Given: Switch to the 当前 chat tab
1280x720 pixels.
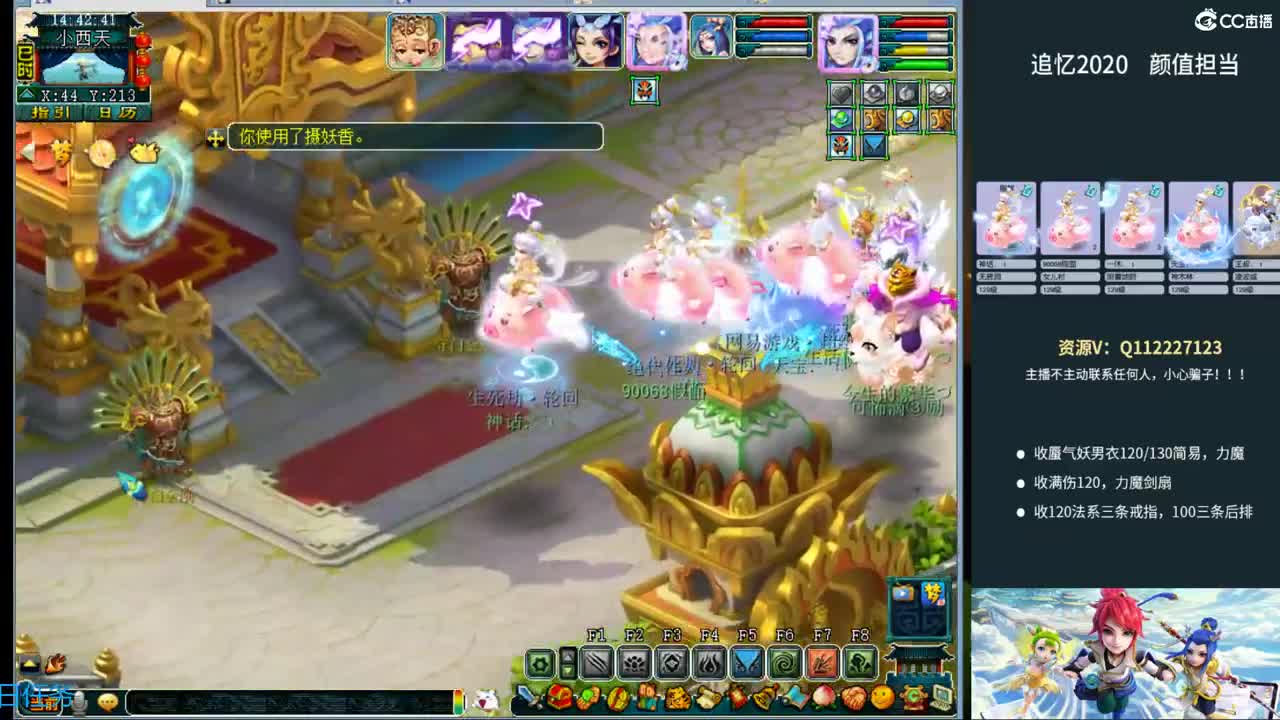Looking at the screenshot, I should tap(41, 703).
